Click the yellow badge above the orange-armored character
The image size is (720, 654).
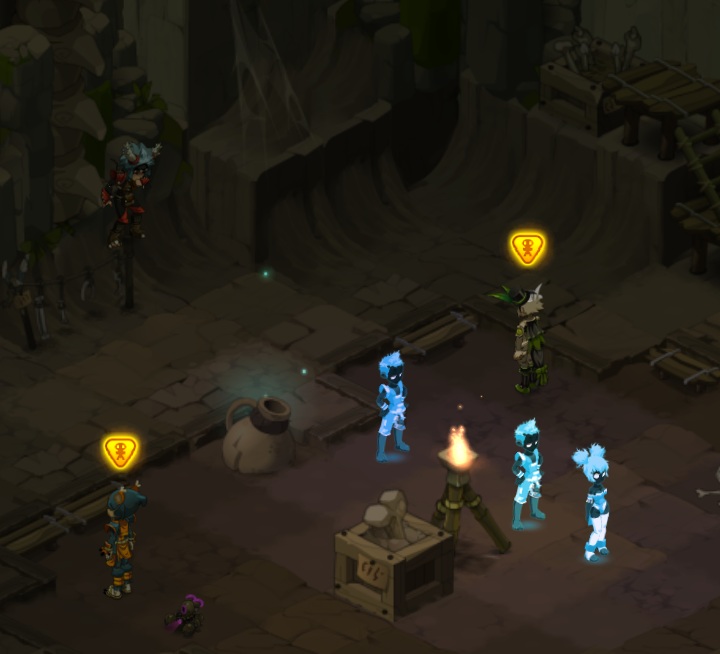[121, 451]
